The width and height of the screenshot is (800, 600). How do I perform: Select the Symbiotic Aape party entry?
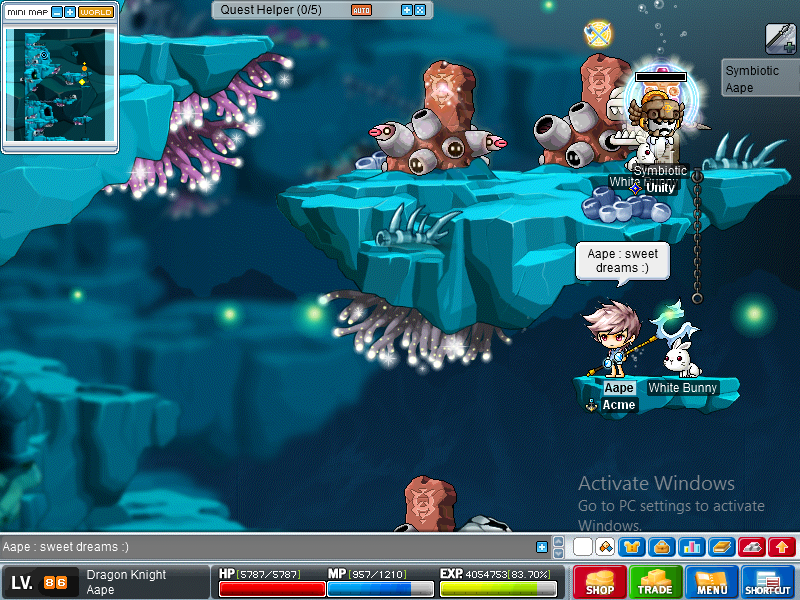(757, 79)
